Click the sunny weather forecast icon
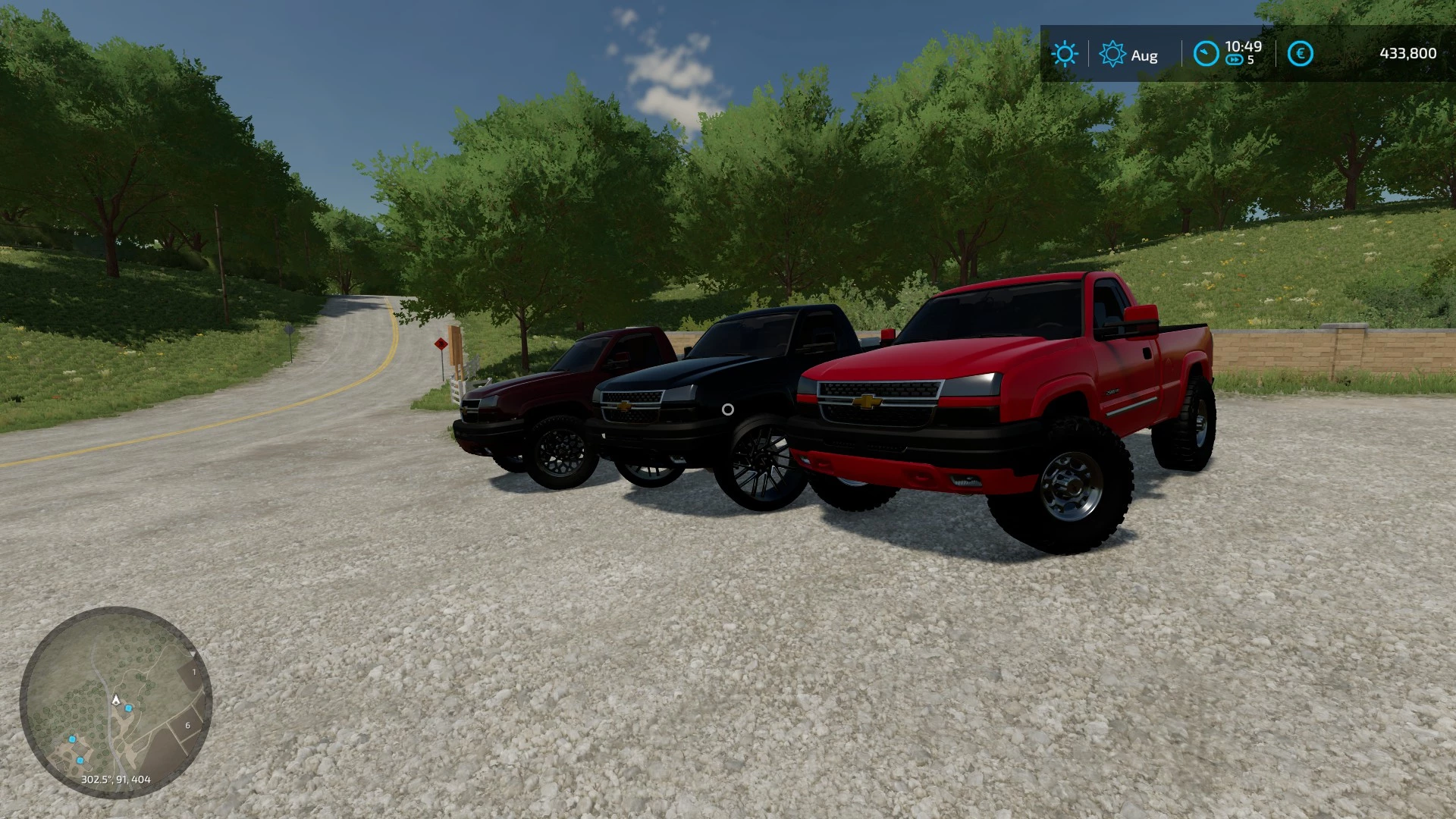1456x819 pixels. pos(1064,54)
